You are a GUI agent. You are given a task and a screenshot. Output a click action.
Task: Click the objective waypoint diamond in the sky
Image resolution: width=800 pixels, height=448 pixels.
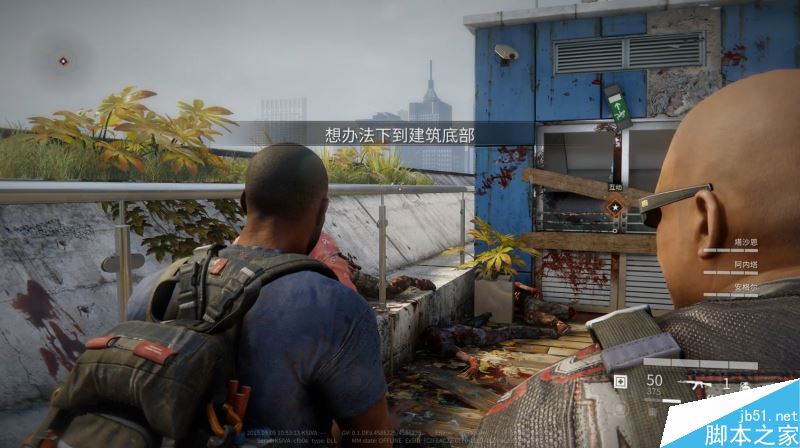point(63,61)
